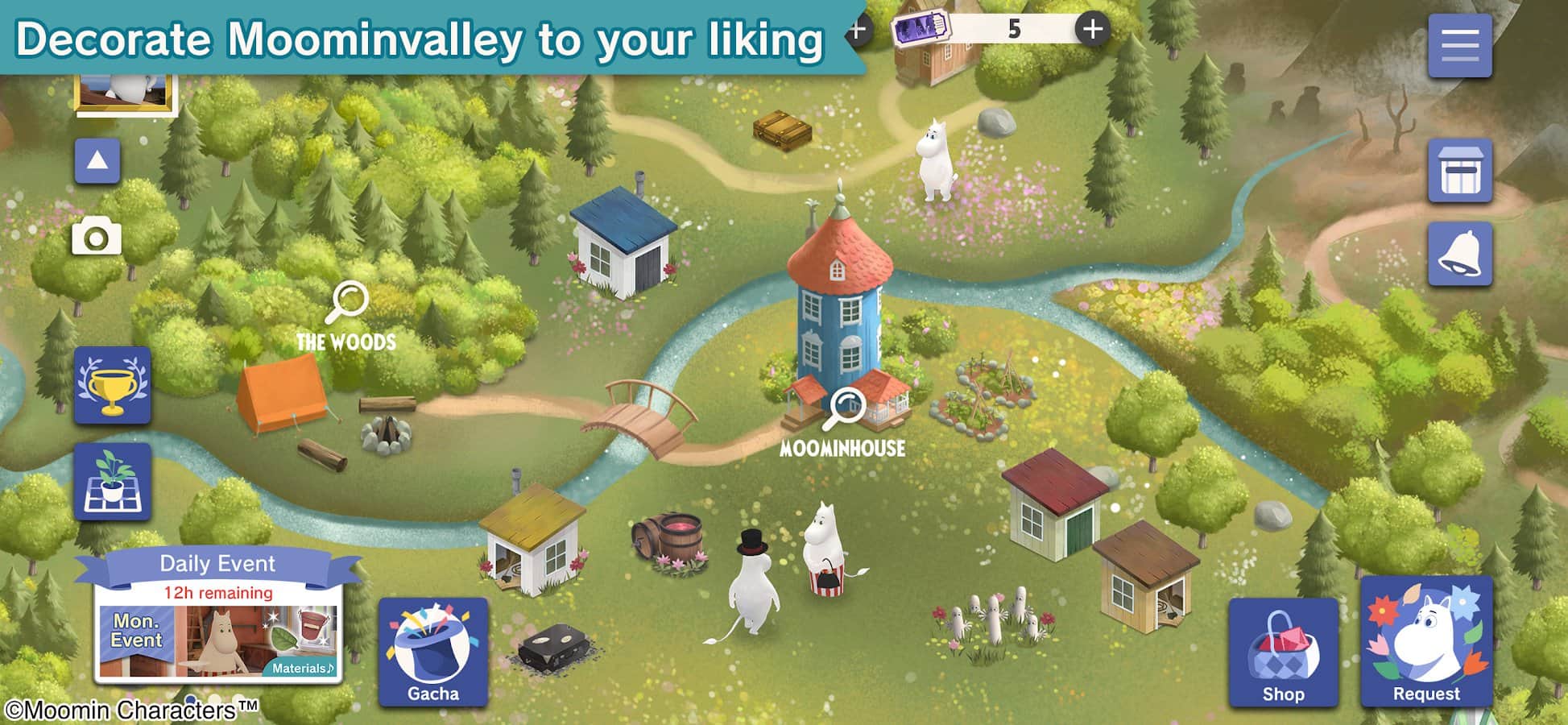Open the storefront building icon
The image size is (1568, 725).
(1459, 171)
